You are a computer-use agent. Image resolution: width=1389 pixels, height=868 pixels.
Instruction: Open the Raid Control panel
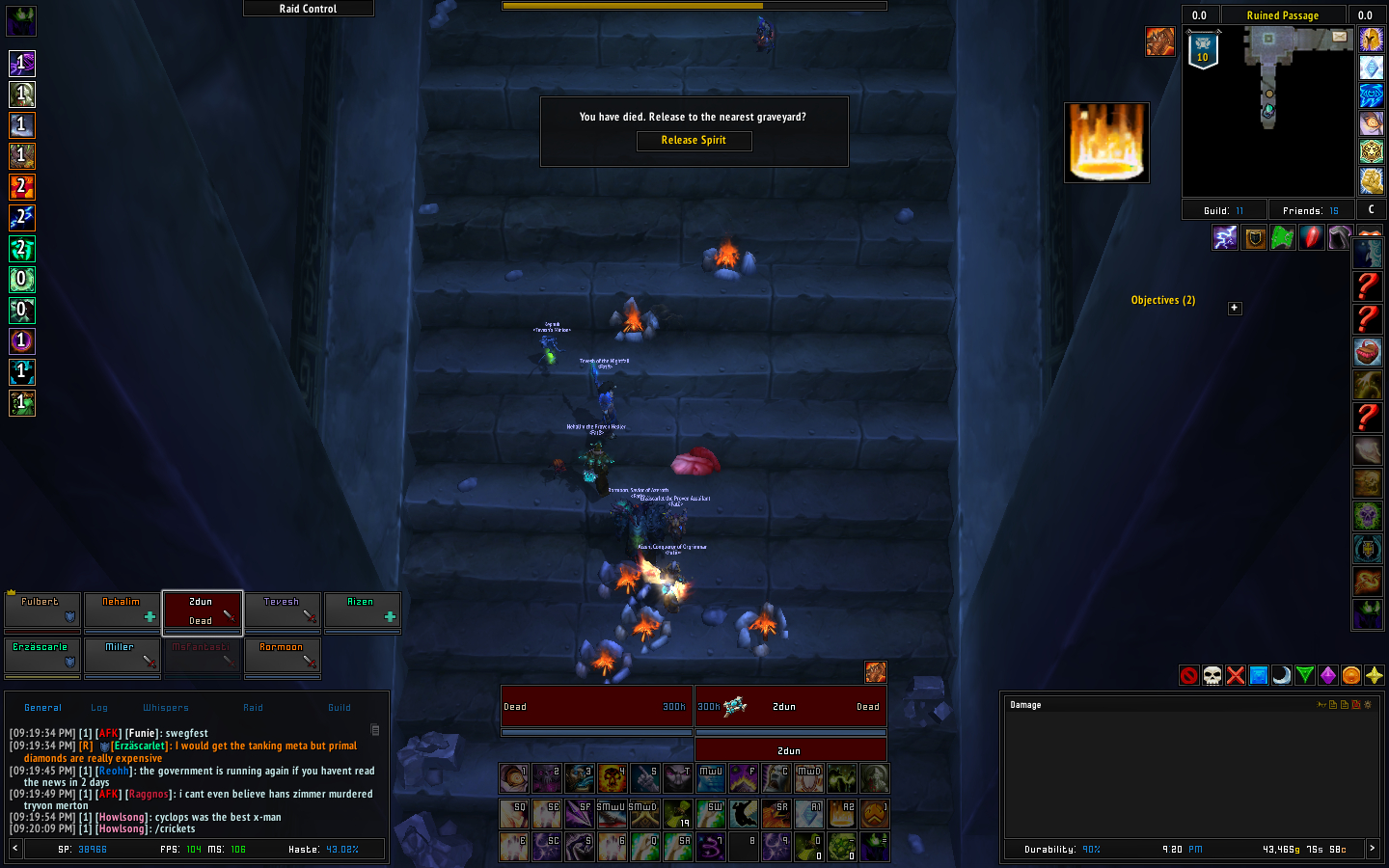[308, 9]
